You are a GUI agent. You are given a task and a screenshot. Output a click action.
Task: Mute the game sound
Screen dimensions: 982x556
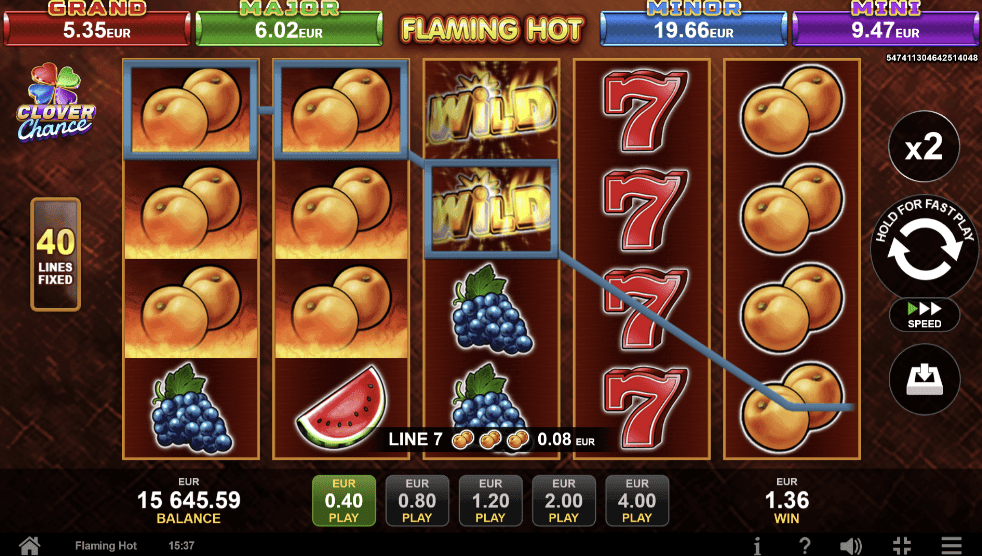(x=851, y=545)
